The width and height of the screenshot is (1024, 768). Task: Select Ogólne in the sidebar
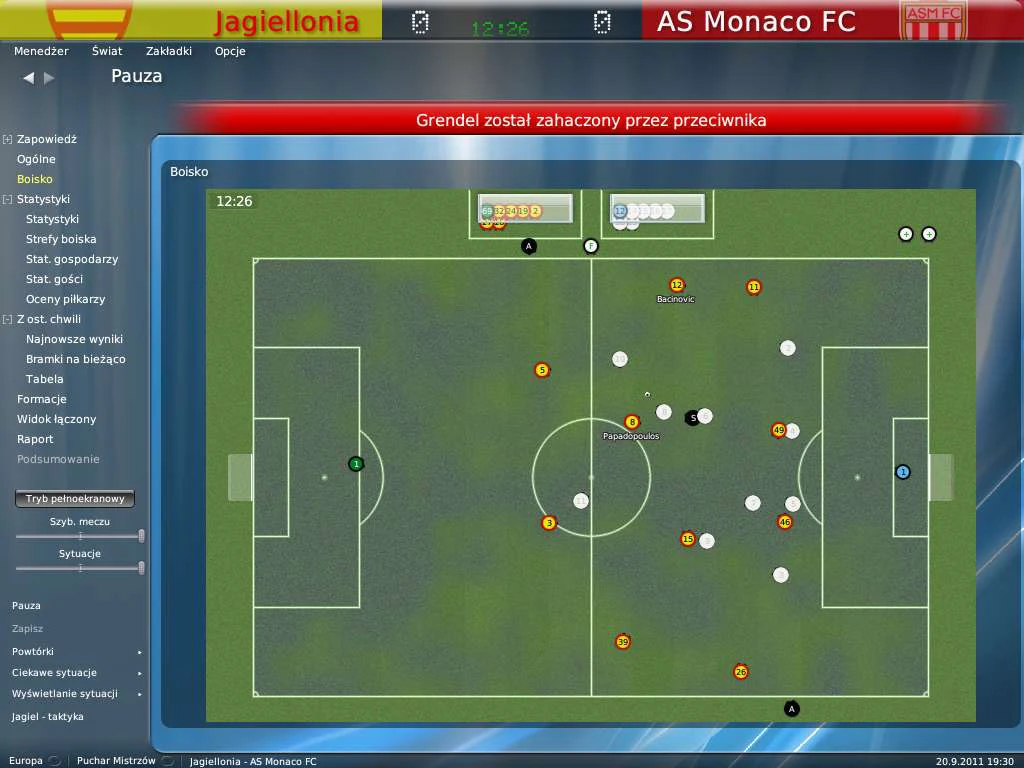36,159
